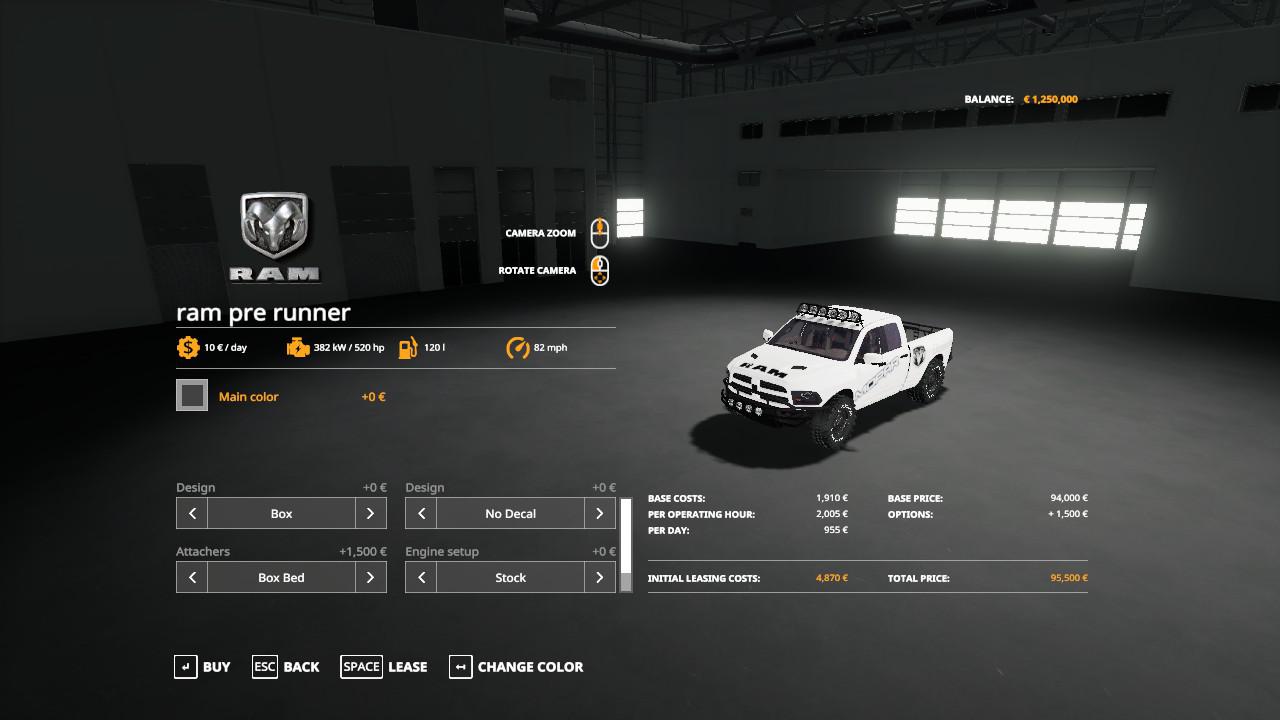The height and width of the screenshot is (720, 1280).
Task: Cycle No Decal design to previous option
Action: point(421,514)
